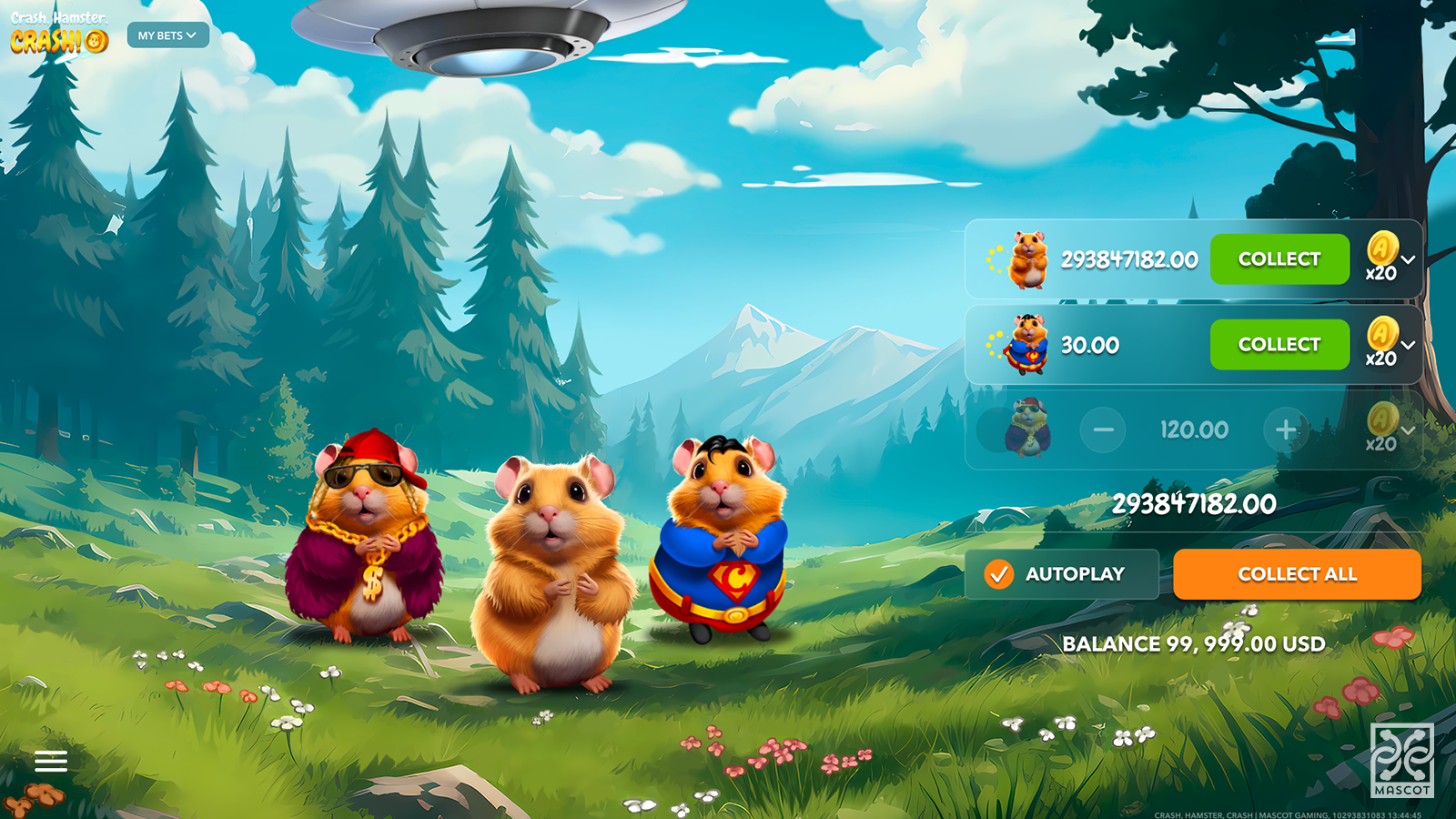Toggle the Autoplay checkbox

(999, 574)
